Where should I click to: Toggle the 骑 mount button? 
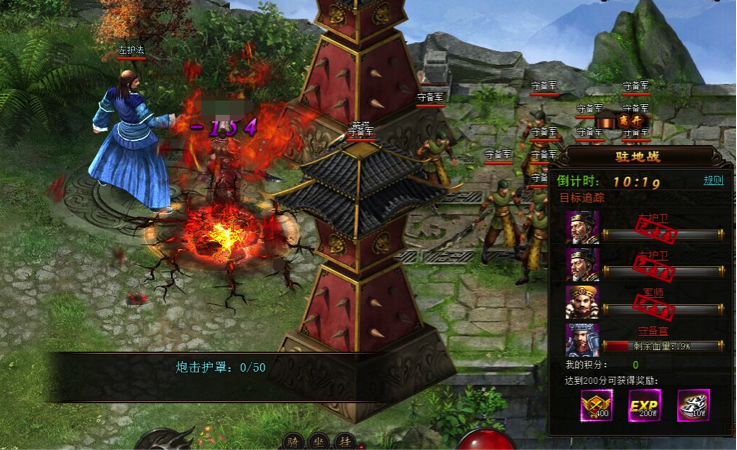293,439
